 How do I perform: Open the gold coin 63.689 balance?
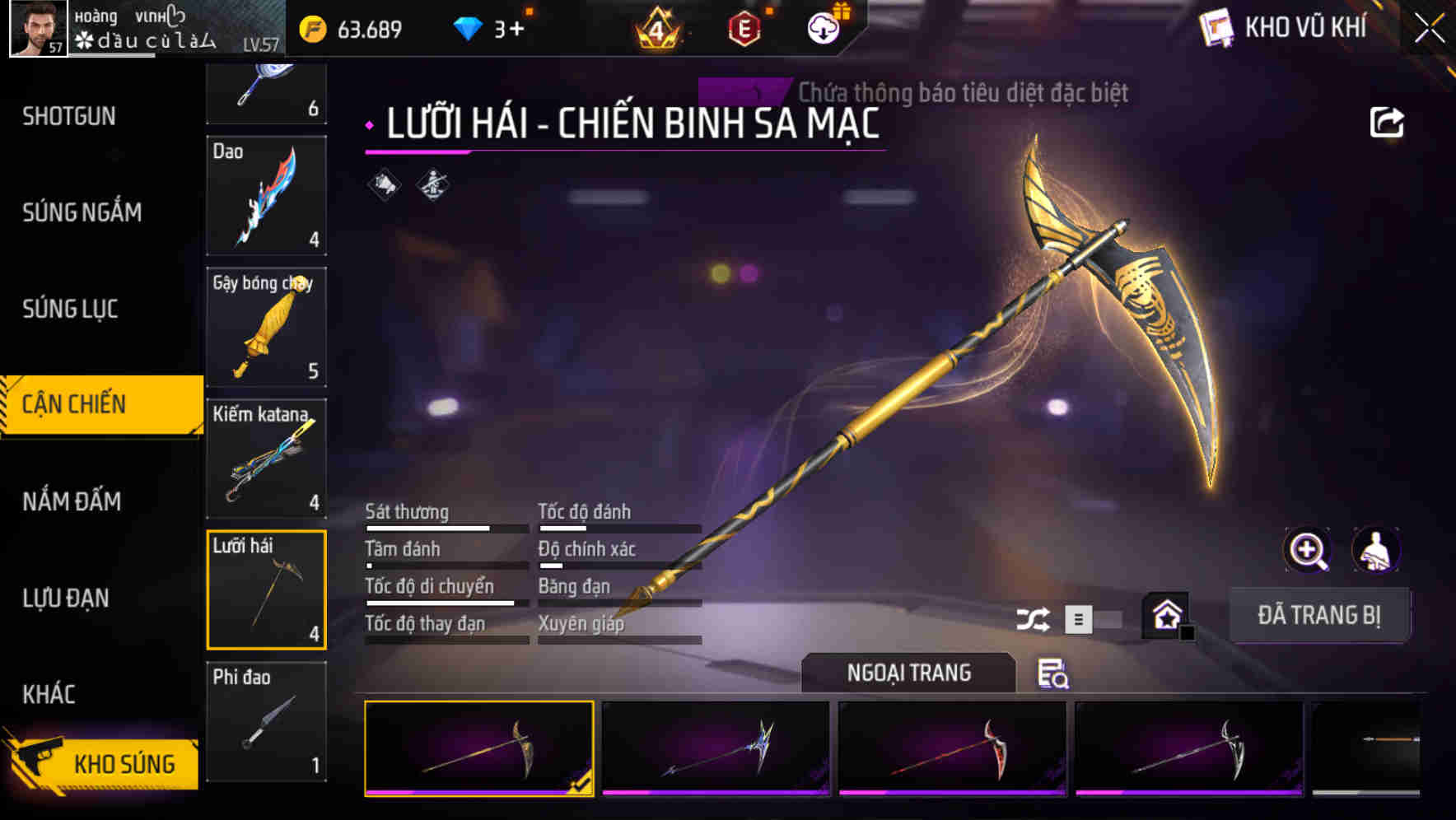pos(347,27)
